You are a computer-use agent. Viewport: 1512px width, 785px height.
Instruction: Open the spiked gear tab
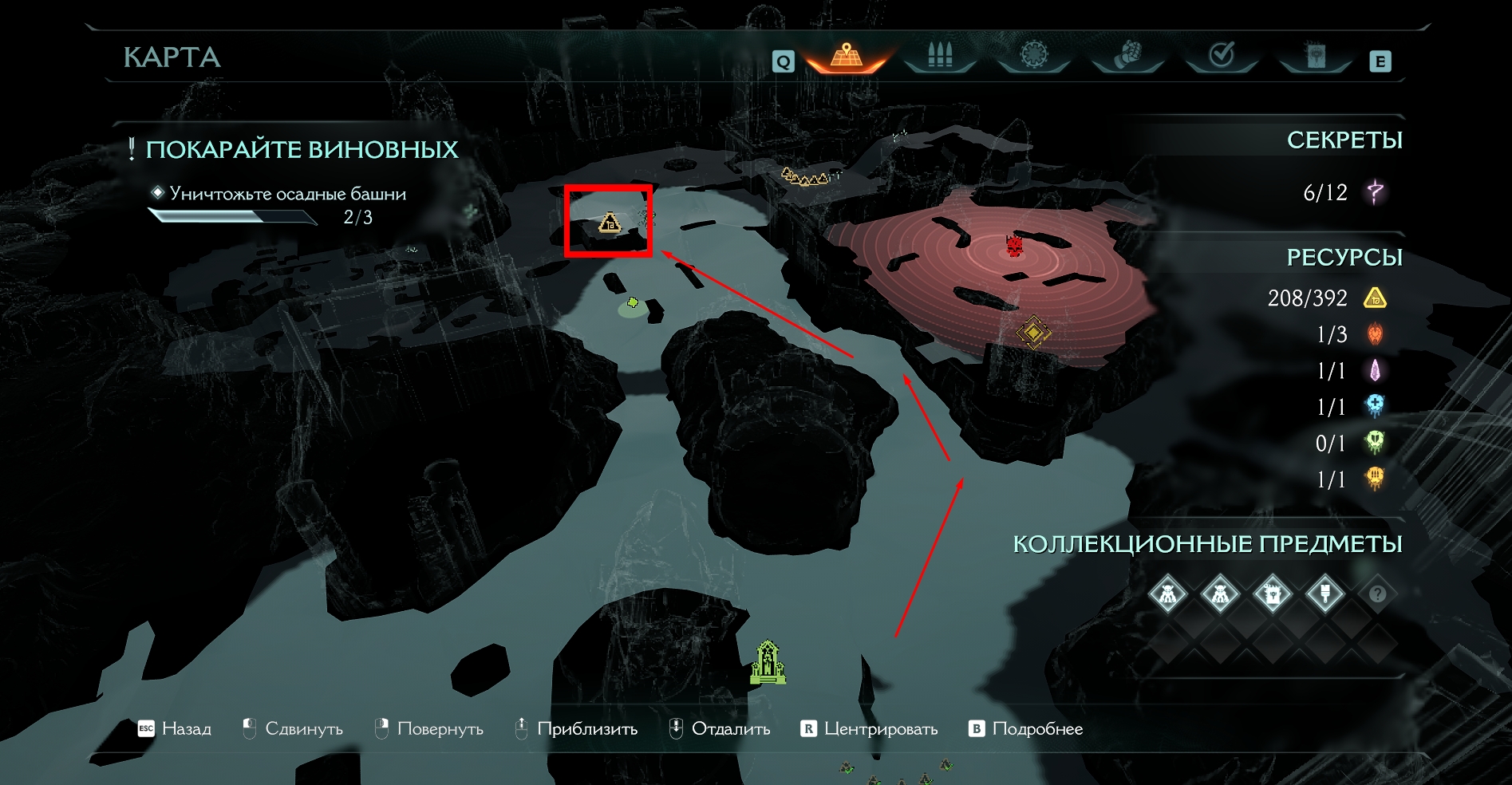coord(1033,56)
